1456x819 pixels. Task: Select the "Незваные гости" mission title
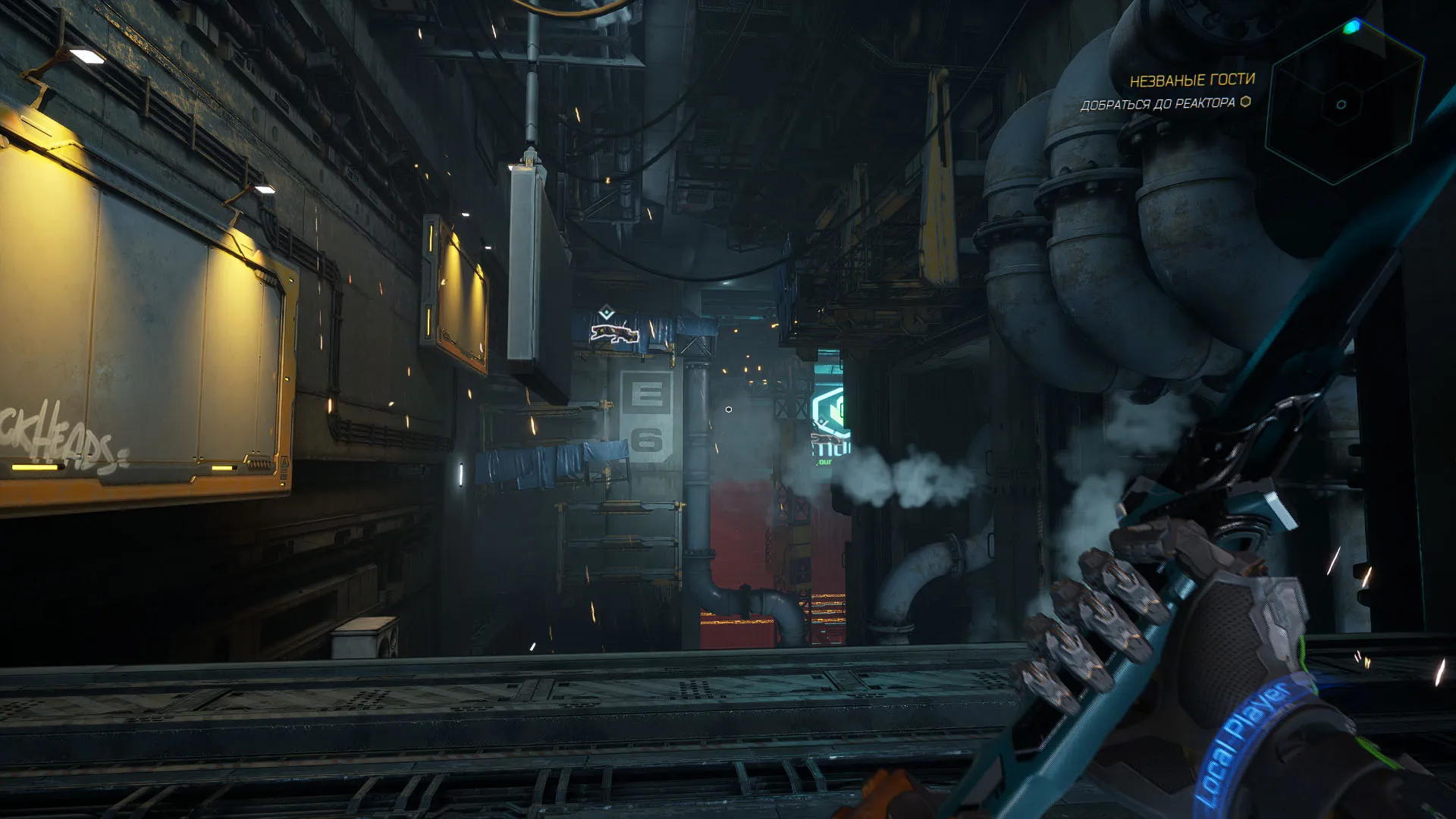click(1192, 80)
